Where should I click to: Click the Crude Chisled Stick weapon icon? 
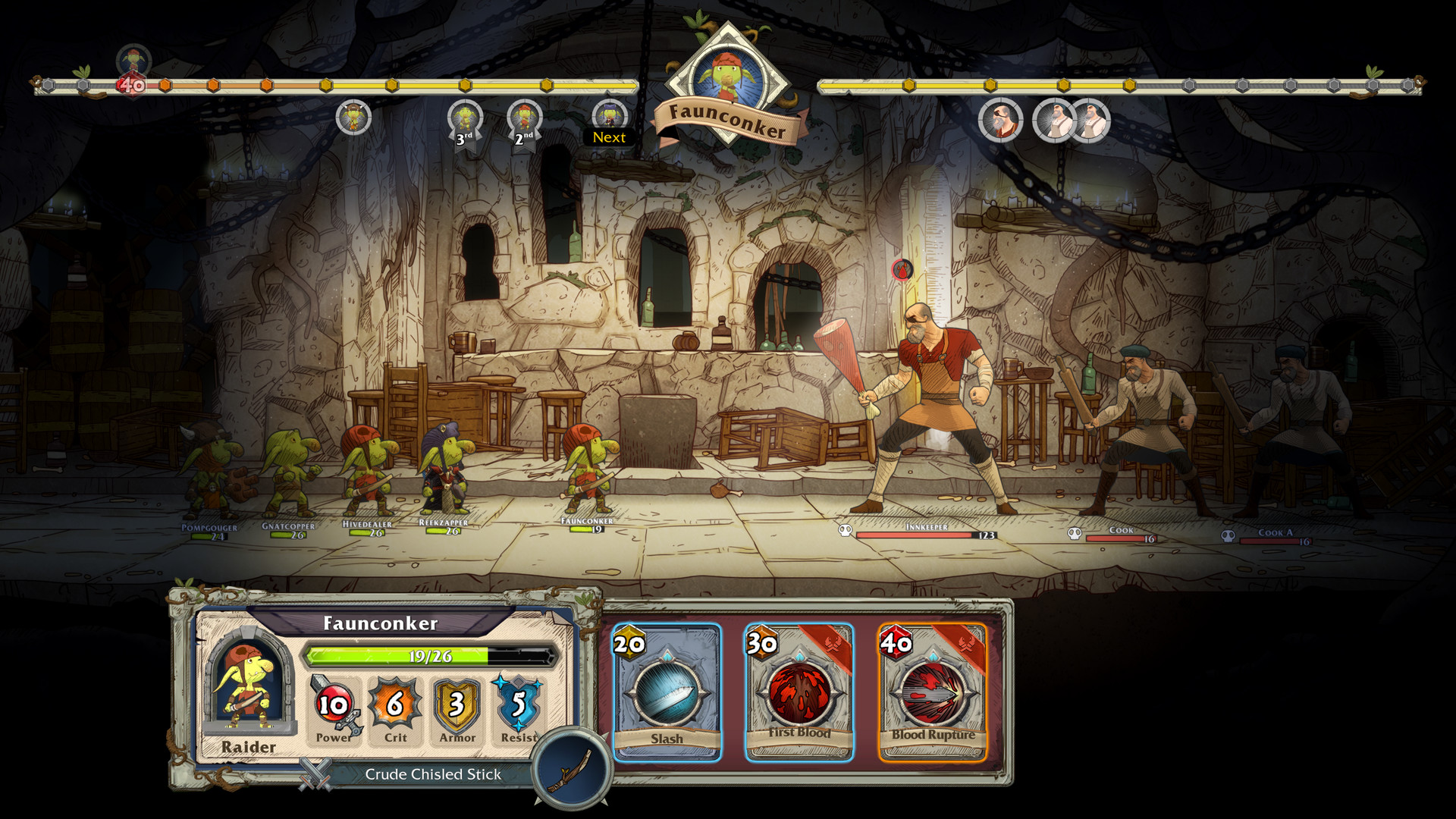pos(572,768)
